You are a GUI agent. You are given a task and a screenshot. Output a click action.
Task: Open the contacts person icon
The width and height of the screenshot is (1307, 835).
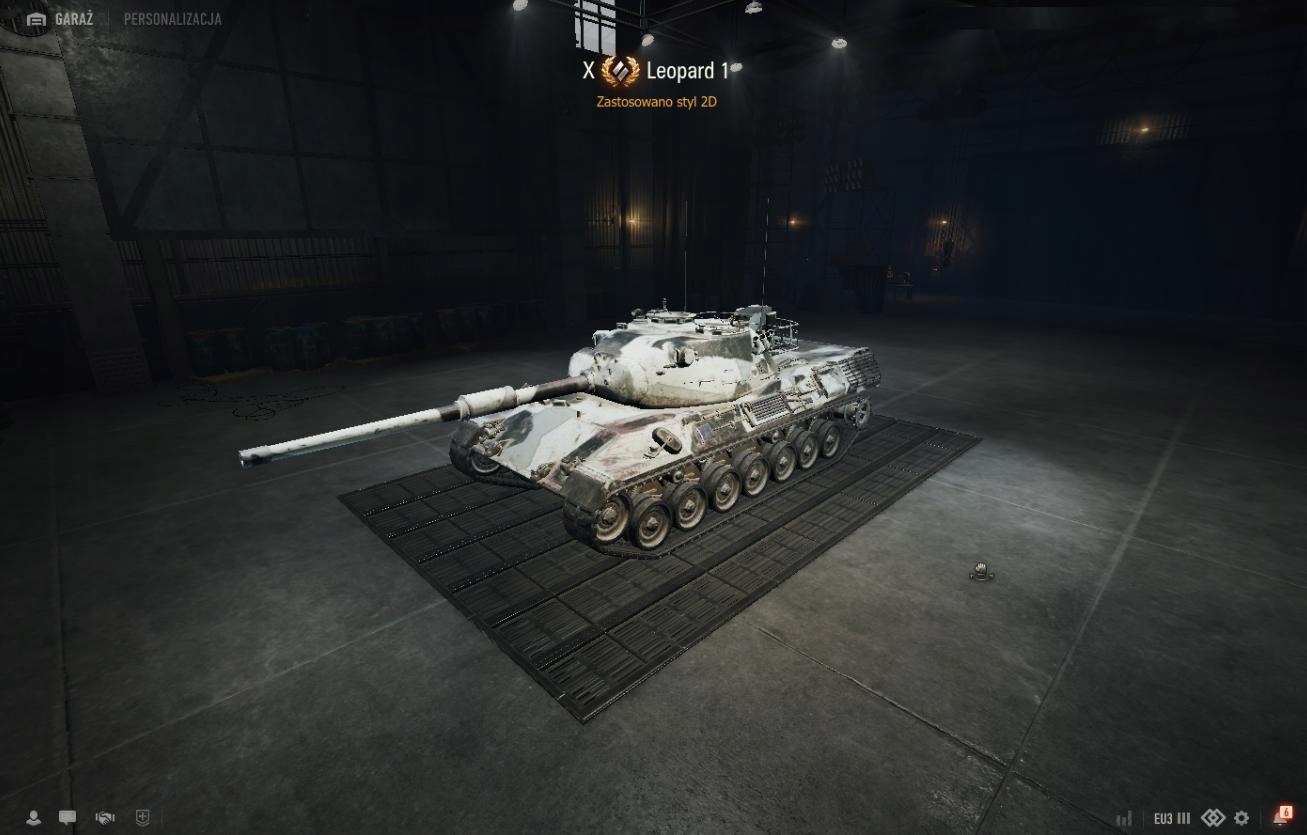tap(33, 818)
